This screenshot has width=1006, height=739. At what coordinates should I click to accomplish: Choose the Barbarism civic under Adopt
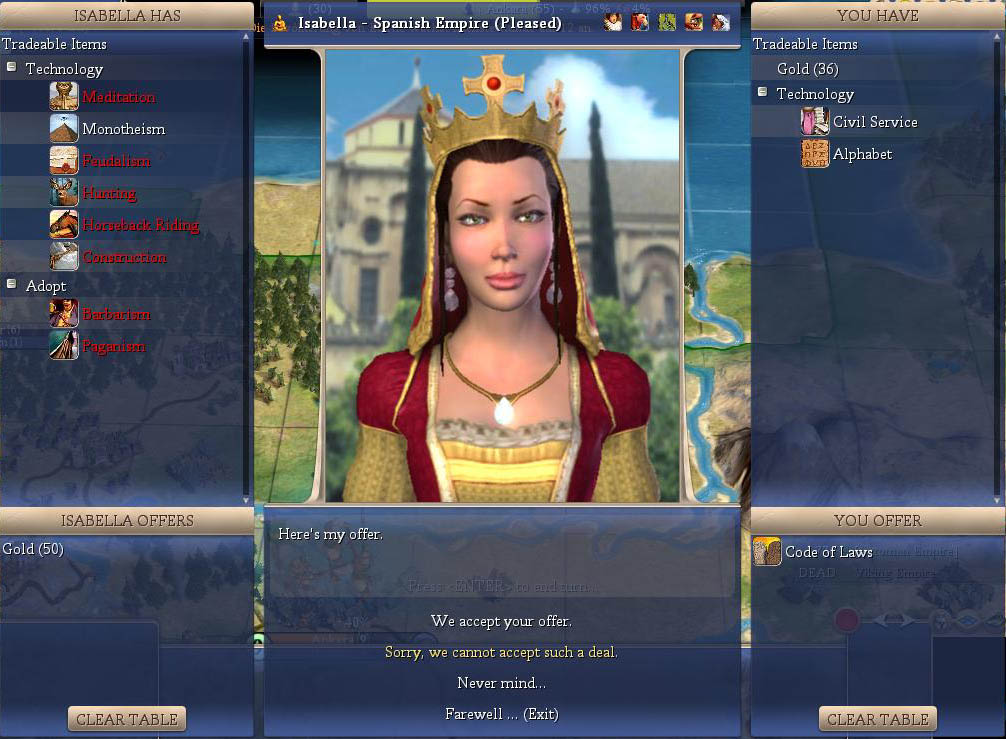[x=116, y=314]
